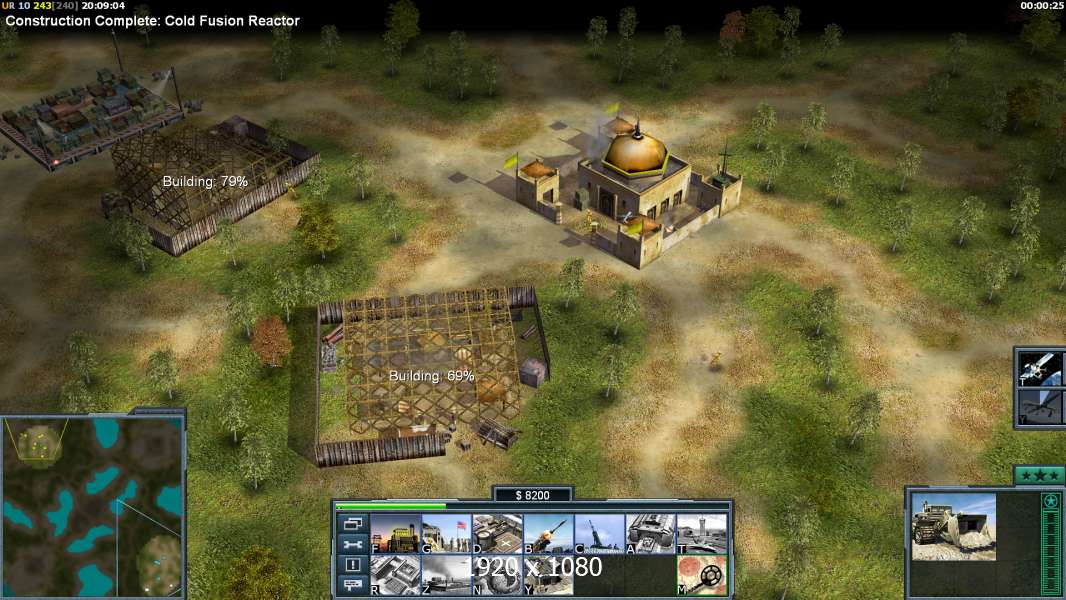Click the bottom button in left command column
Screen dimensions: 1066x600
pyautogui.click(x=352, y=586)
